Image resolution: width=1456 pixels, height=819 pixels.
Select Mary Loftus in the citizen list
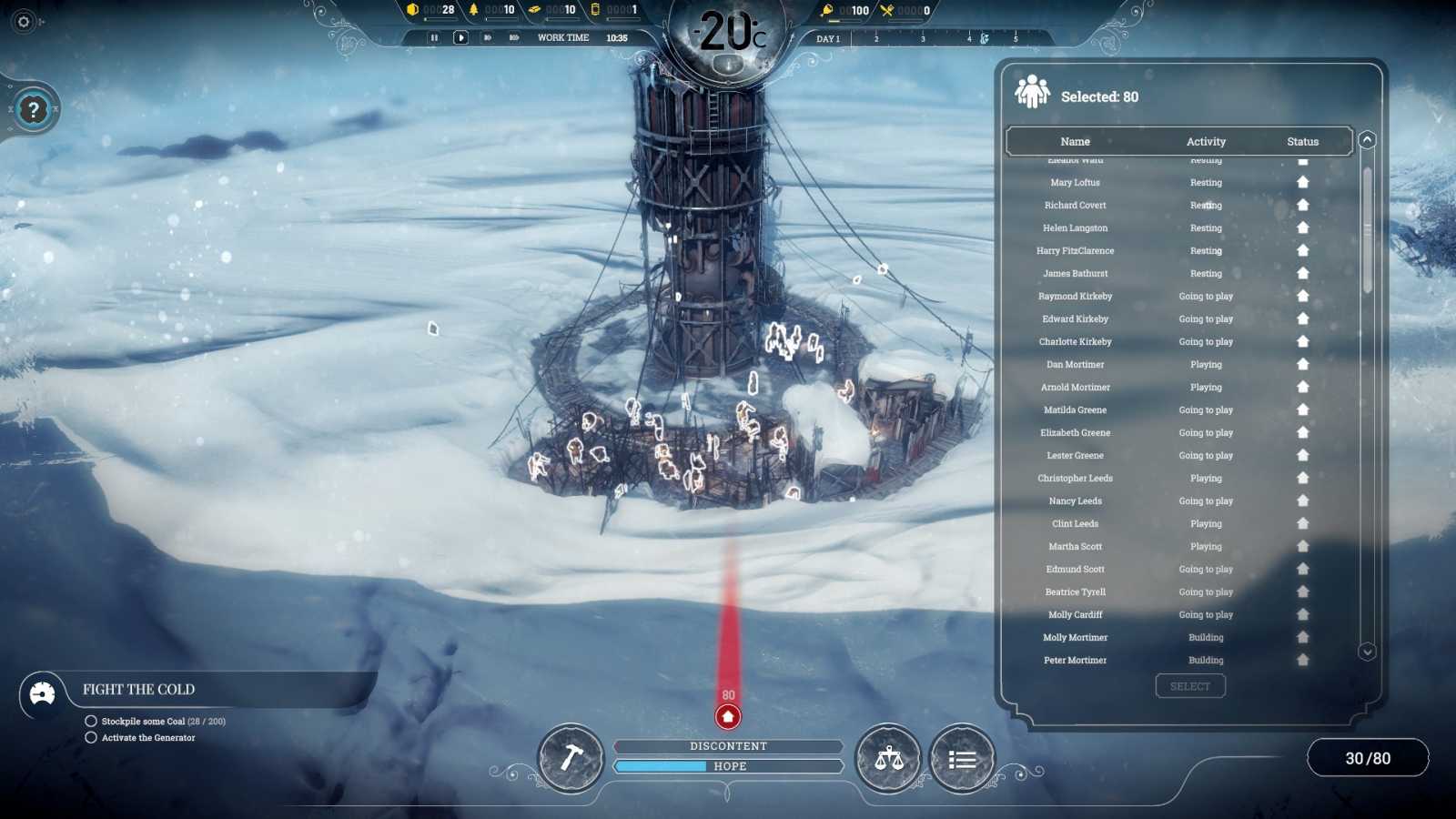1075,182
